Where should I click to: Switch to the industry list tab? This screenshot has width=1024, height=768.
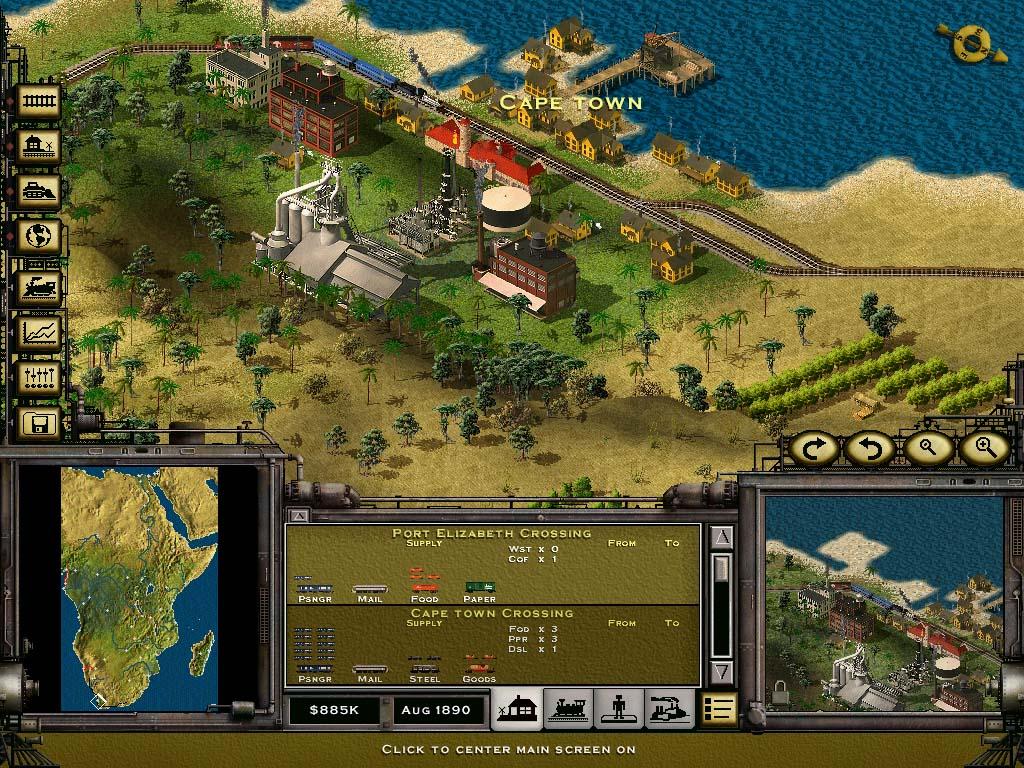pyautogui.click(x=668, y=709)
